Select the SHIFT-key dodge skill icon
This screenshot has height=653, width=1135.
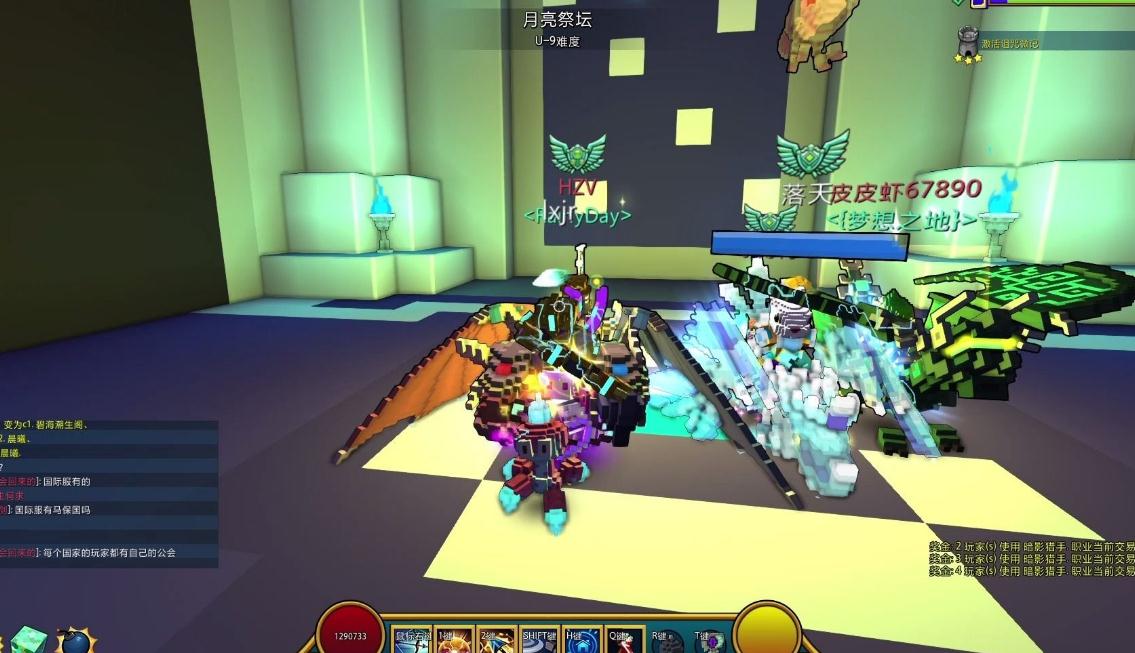(541, 640)
